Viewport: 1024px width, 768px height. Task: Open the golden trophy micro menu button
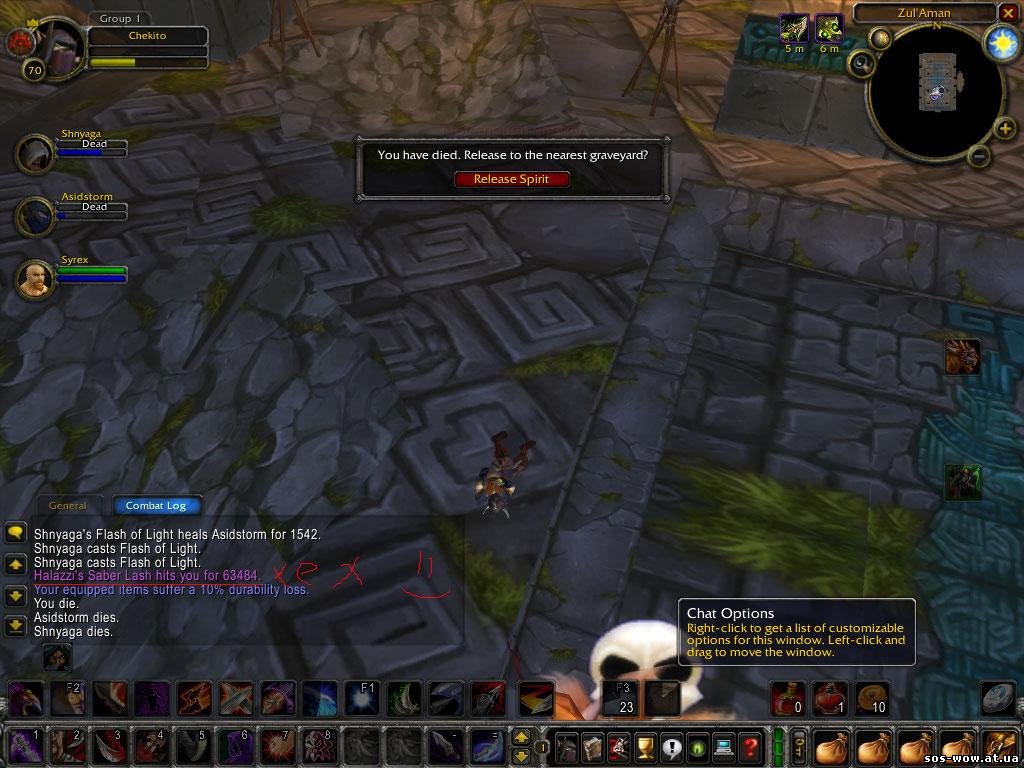click(x=645, y=747)
